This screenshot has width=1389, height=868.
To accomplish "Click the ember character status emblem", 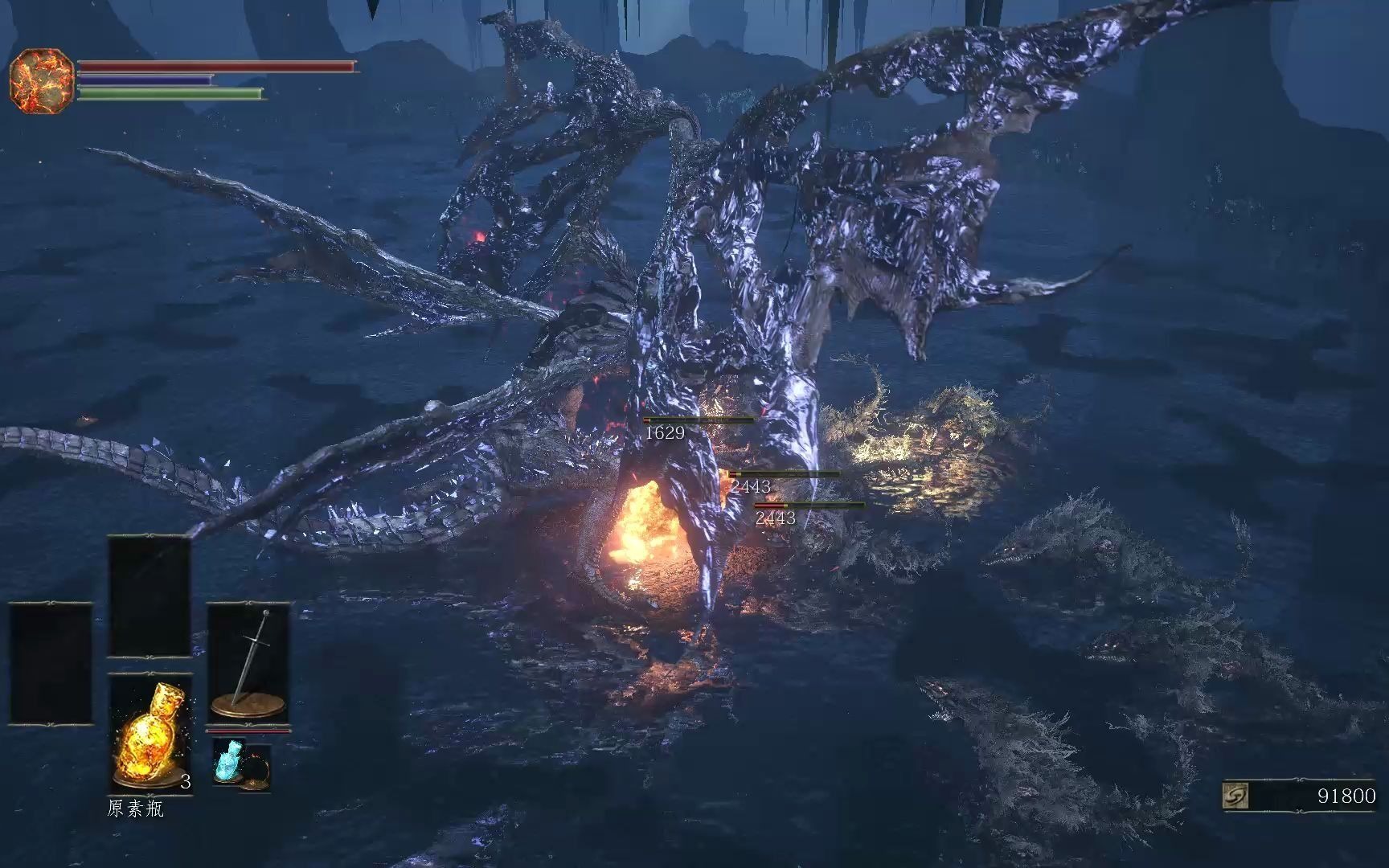I will tap(42, 80).
